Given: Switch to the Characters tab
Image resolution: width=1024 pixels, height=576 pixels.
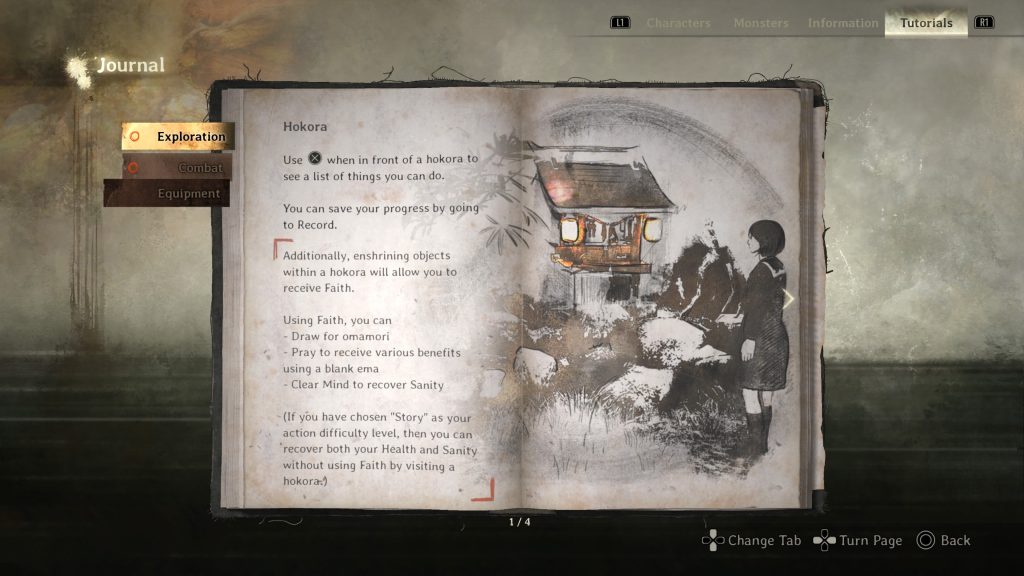Looking at the screenshot, I should [x=678, y=23].
